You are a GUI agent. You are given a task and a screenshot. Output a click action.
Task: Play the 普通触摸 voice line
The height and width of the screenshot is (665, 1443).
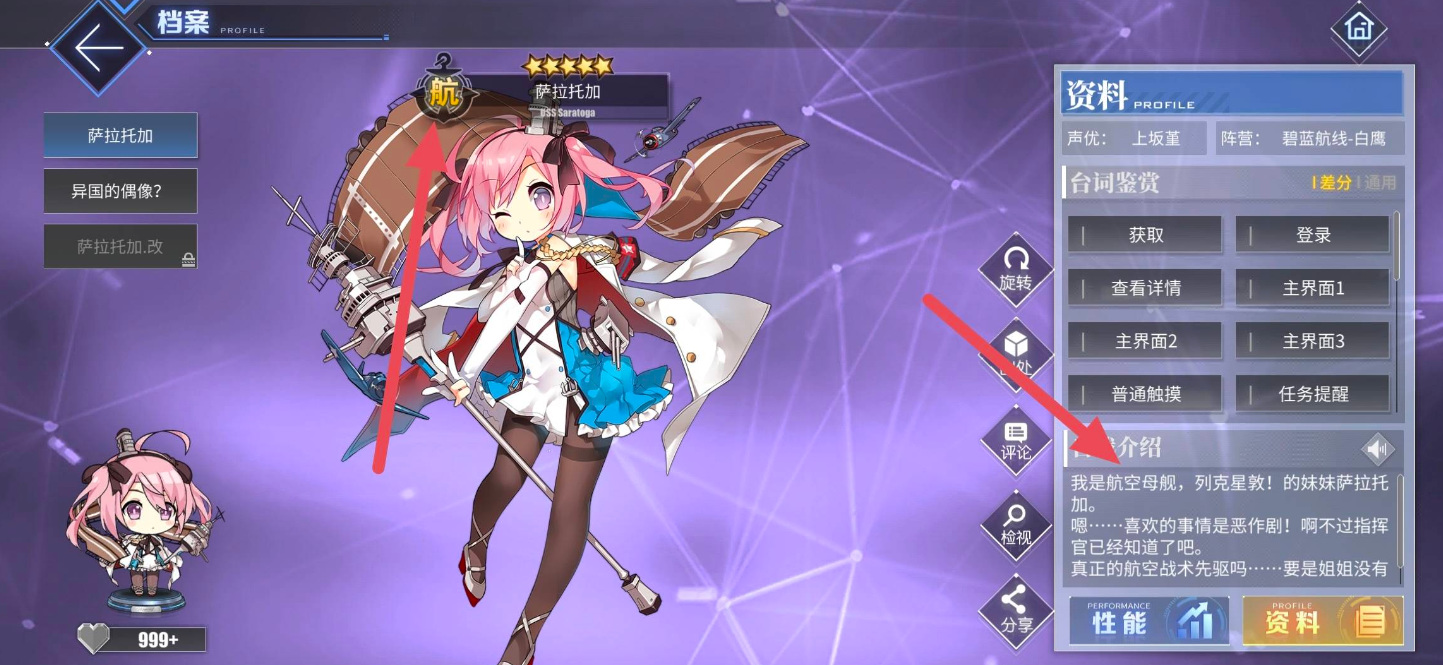pos(1146,394)
